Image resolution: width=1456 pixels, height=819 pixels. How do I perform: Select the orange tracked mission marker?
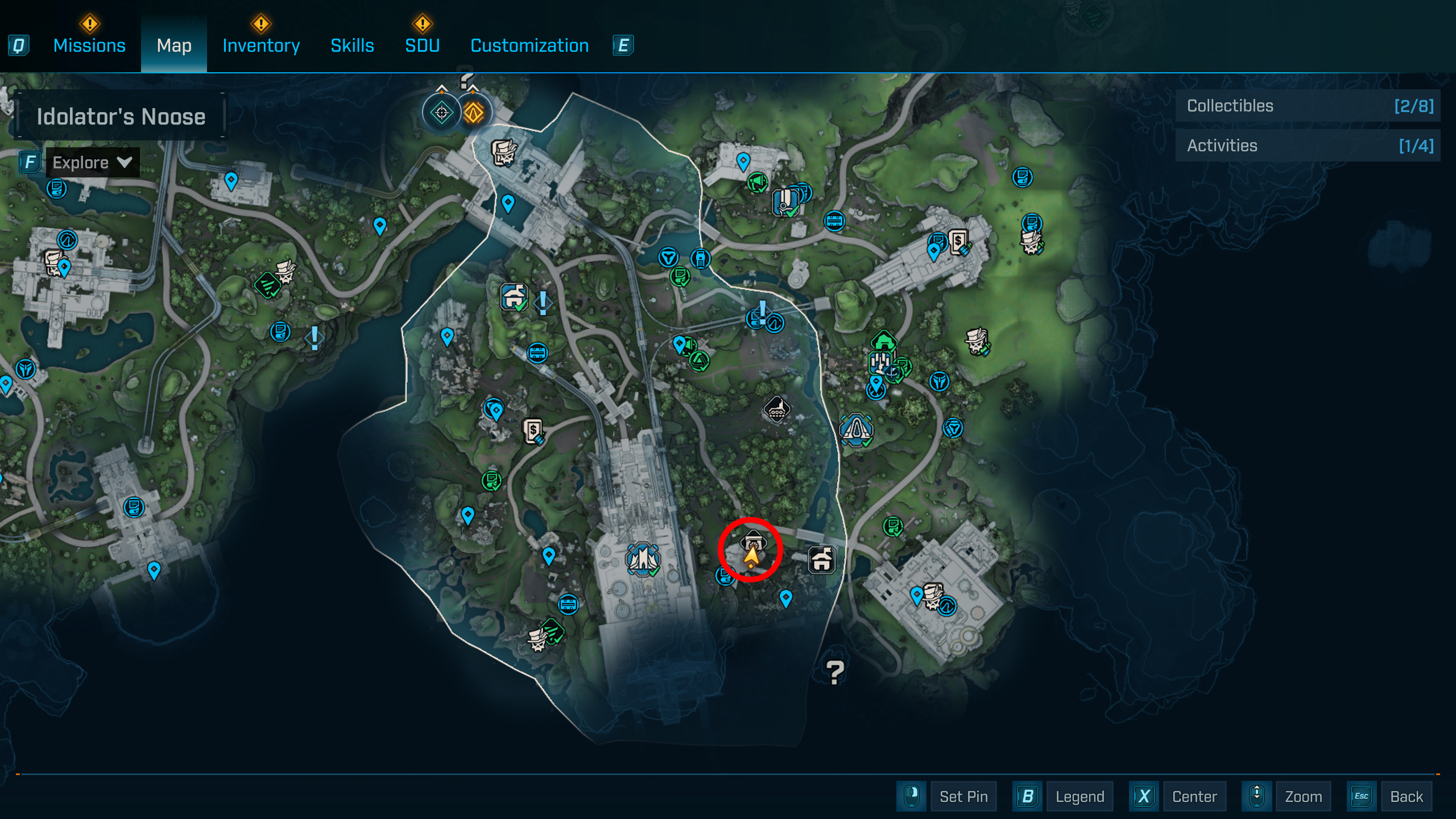(x=473, y=113)
